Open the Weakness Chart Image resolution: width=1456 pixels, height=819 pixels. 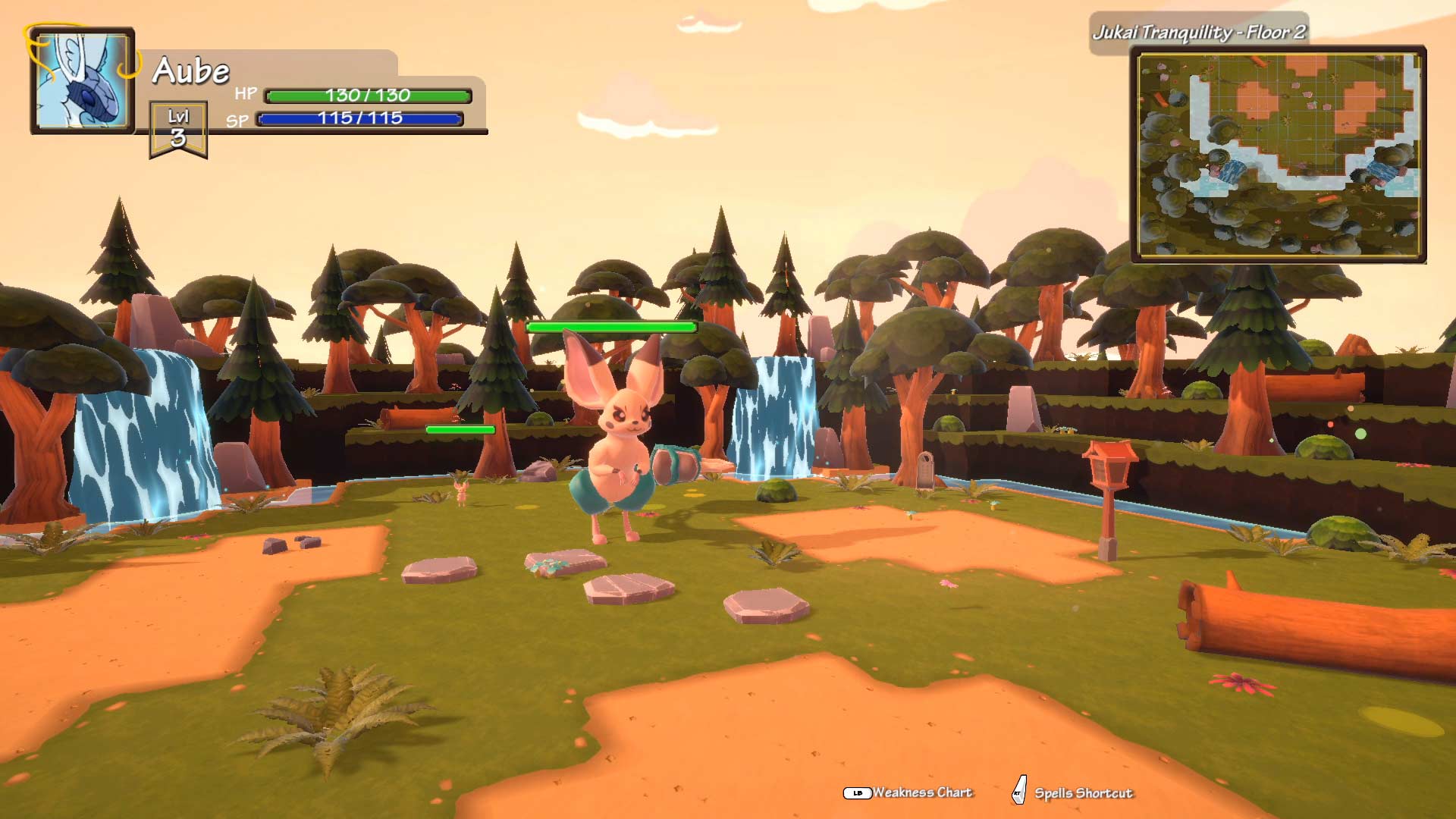pyautogui.click(x=909, y=792)
